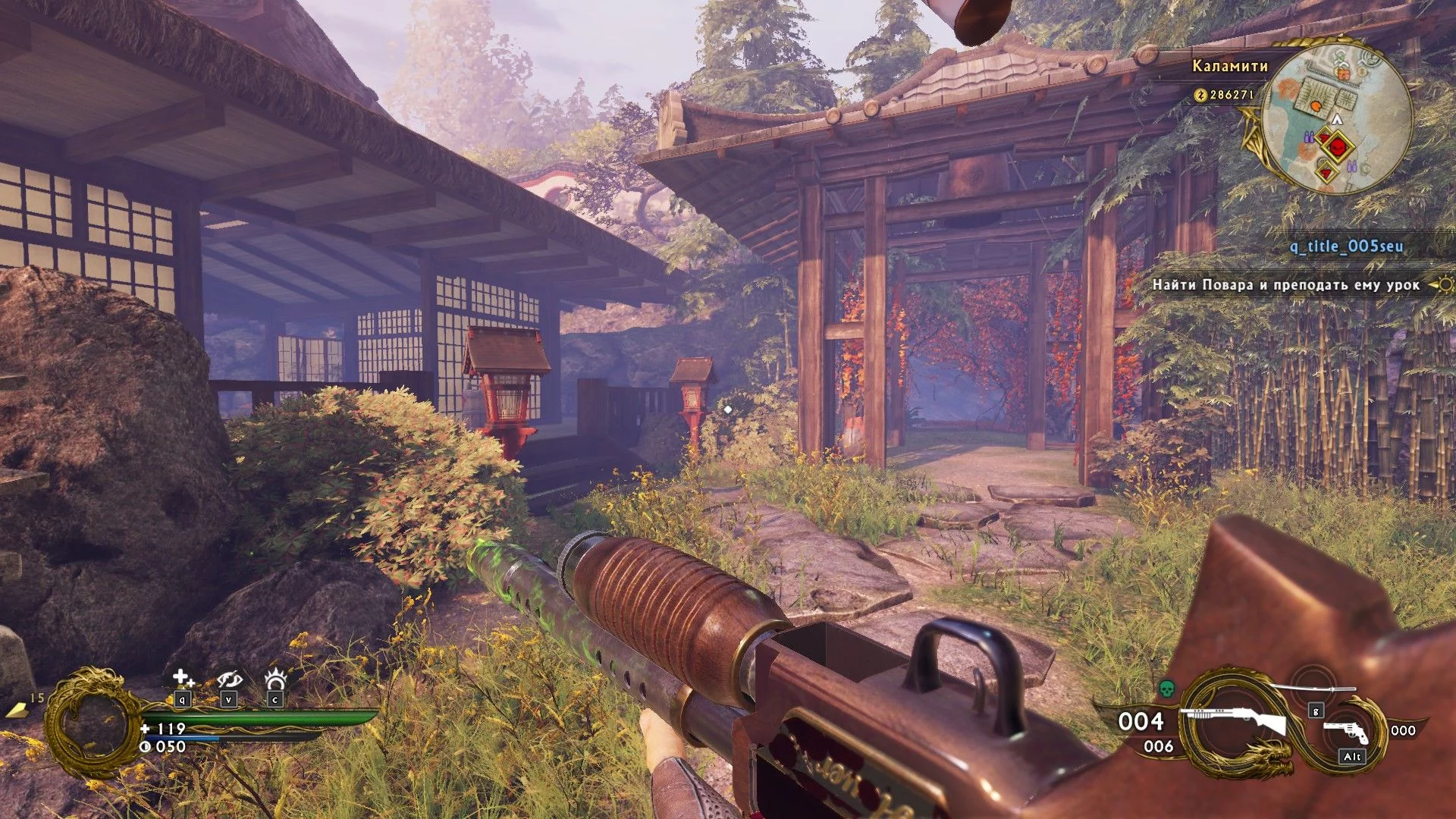
Task: Click the q_title_005seu quest title
Action: pyautogui.click(x=1346, y=246)
